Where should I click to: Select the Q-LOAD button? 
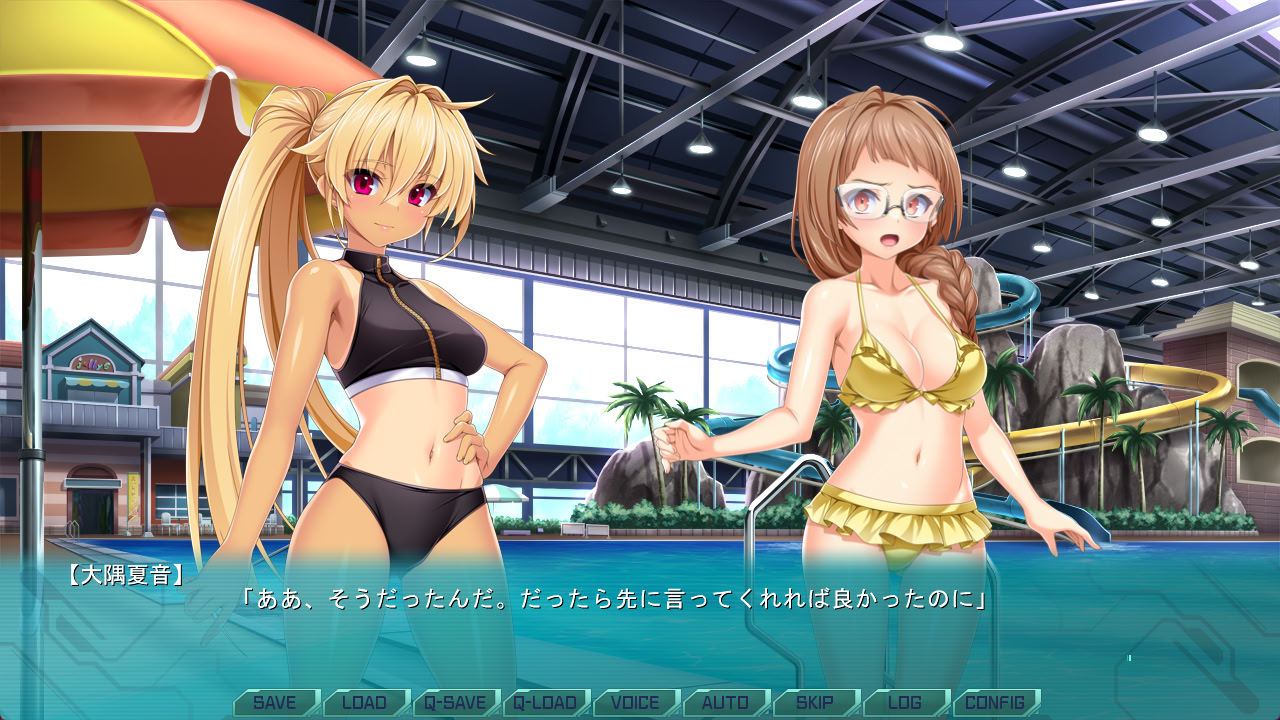(x=545, y=702)
